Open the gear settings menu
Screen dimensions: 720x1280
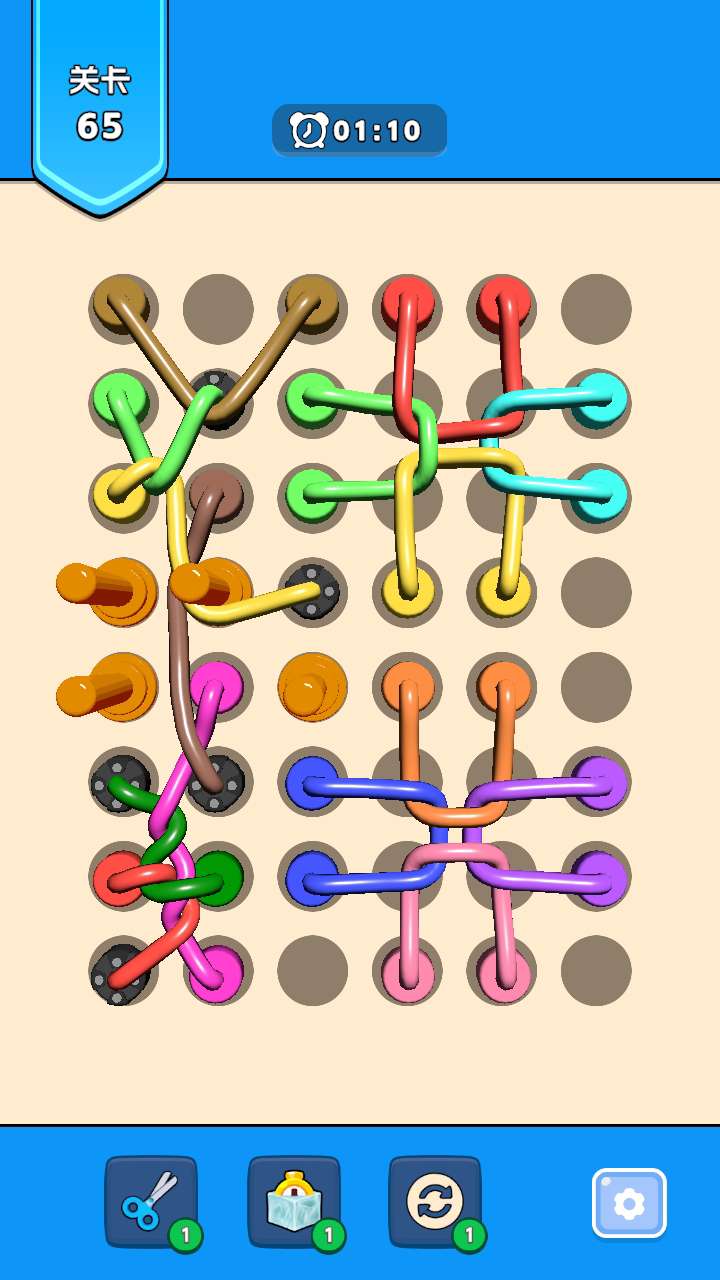(628, 1203)
